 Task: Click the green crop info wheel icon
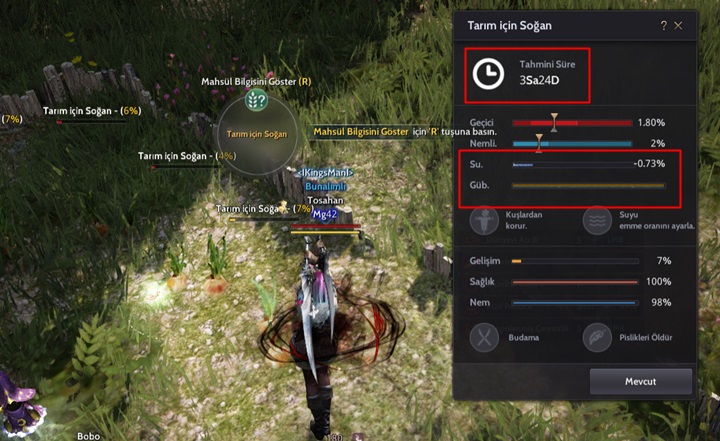[256, 99]
